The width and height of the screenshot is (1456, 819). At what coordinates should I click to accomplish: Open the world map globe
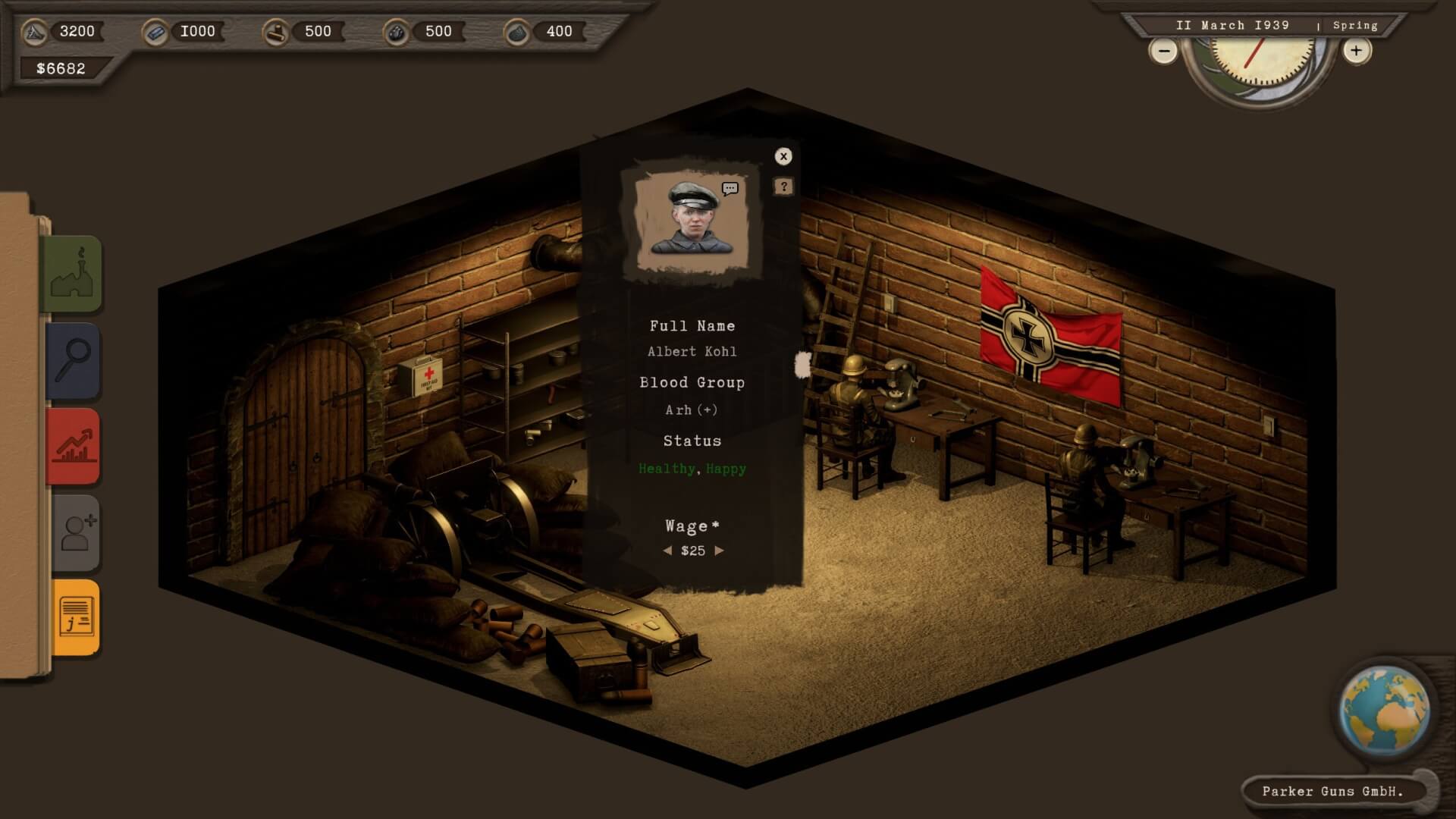(x=1384, y=710)
